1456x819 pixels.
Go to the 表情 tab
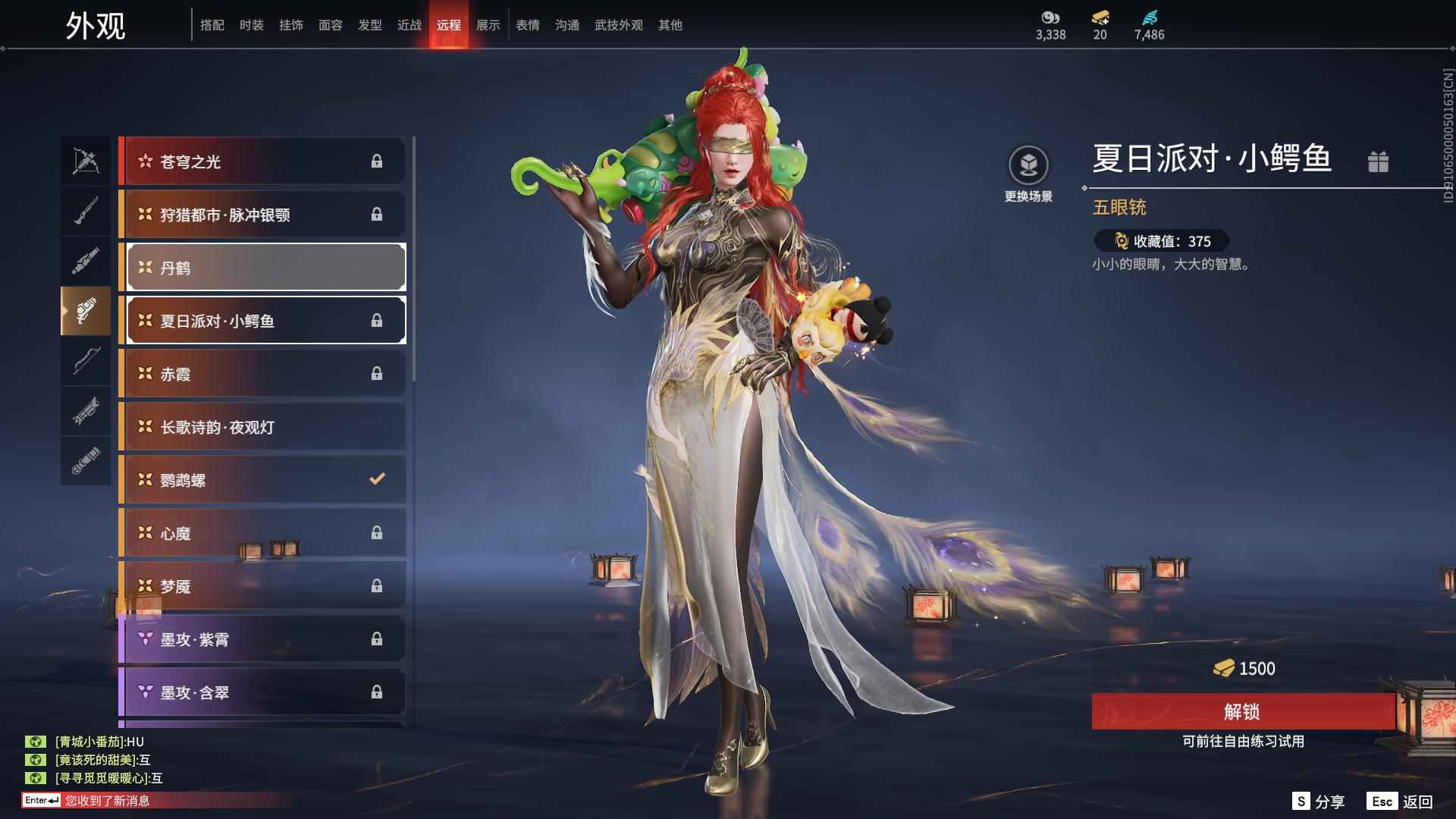click(527, 25)
